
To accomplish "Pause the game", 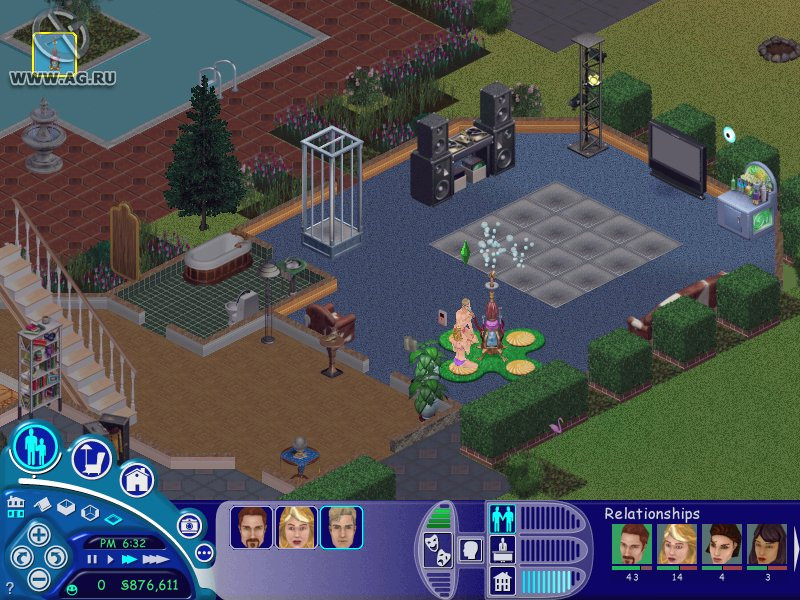I will (90, 559).
